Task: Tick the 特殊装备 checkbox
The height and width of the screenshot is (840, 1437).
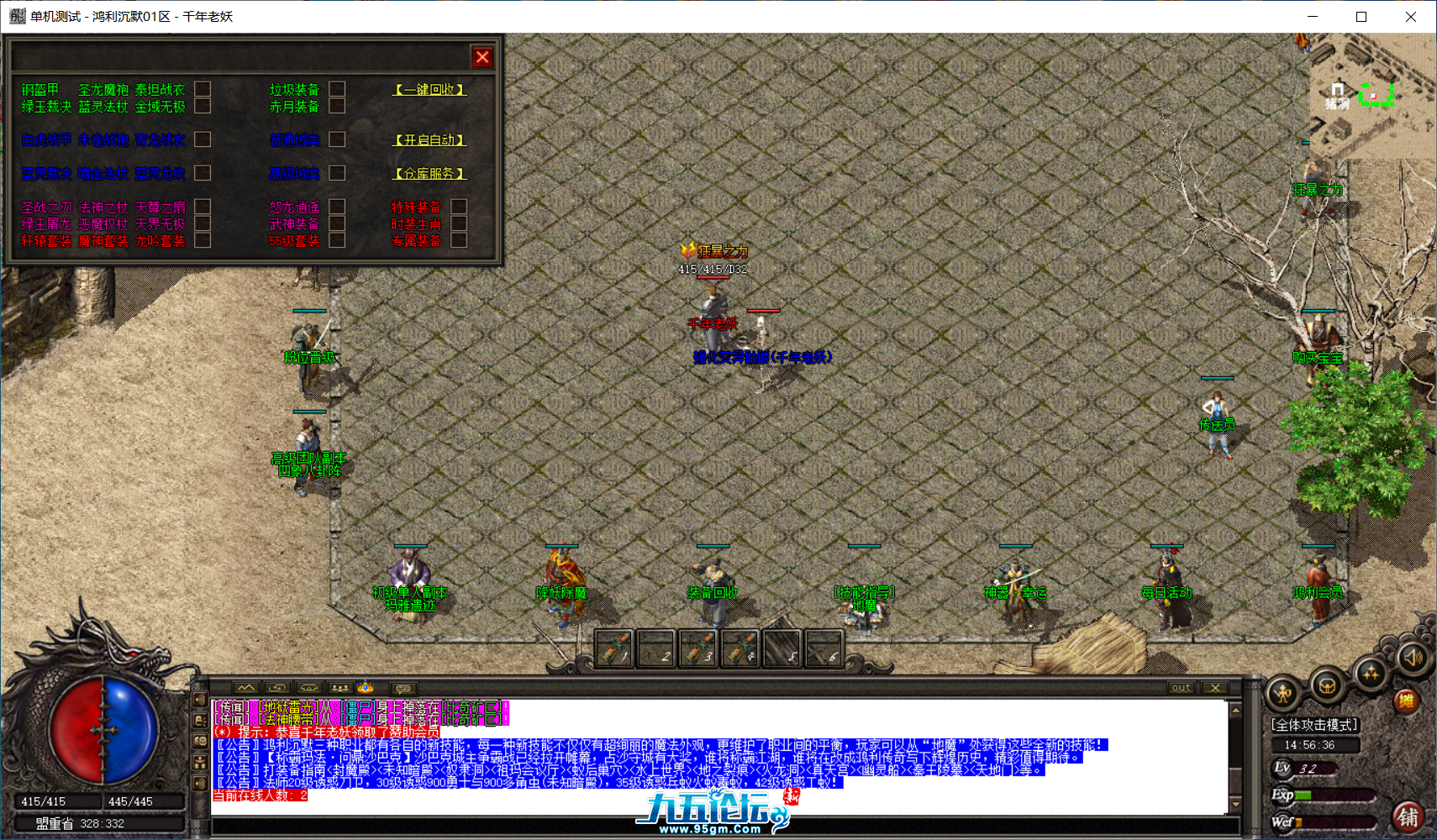Action: pos(458,205)
